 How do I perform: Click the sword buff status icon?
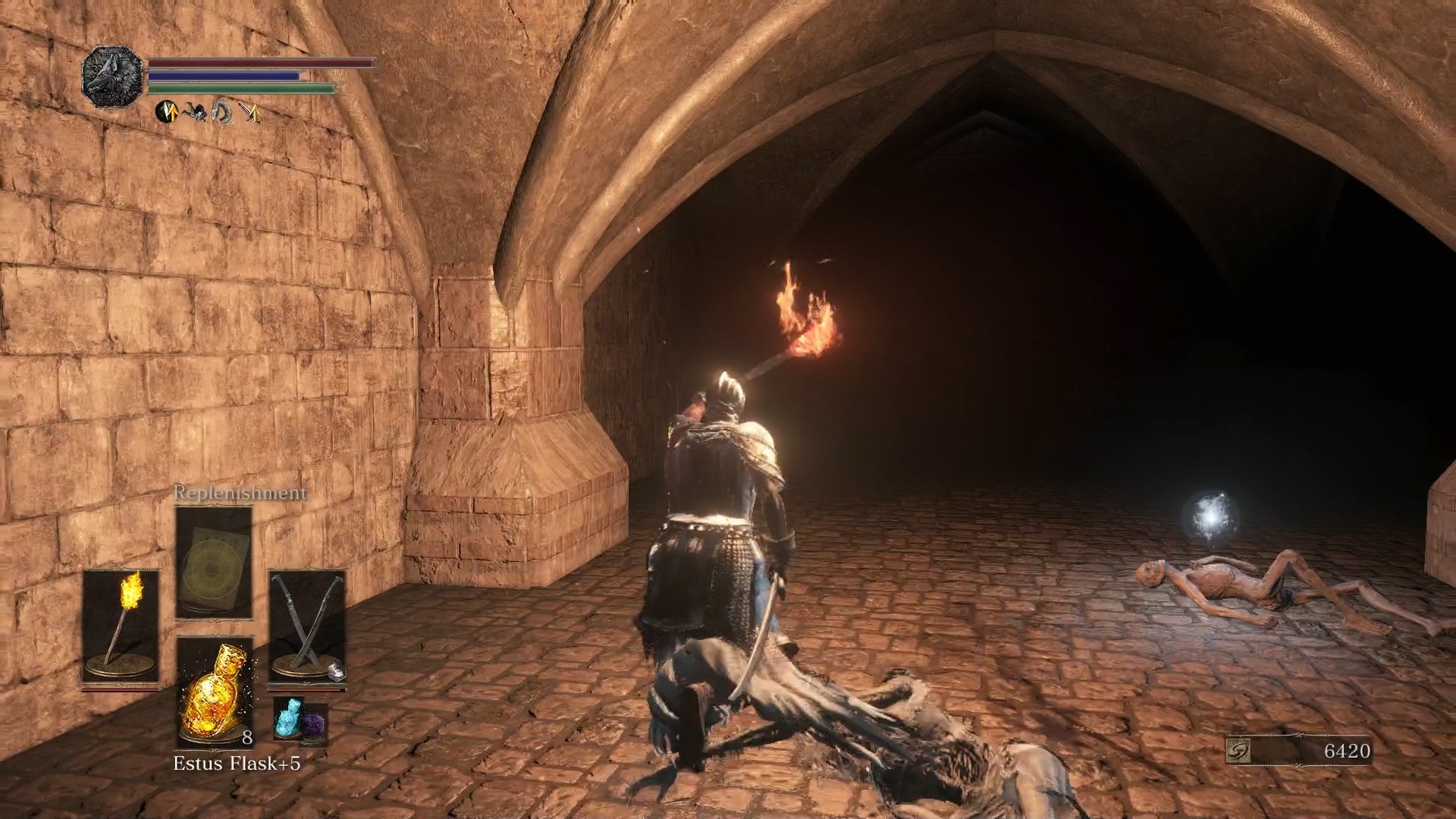point(250,112)
